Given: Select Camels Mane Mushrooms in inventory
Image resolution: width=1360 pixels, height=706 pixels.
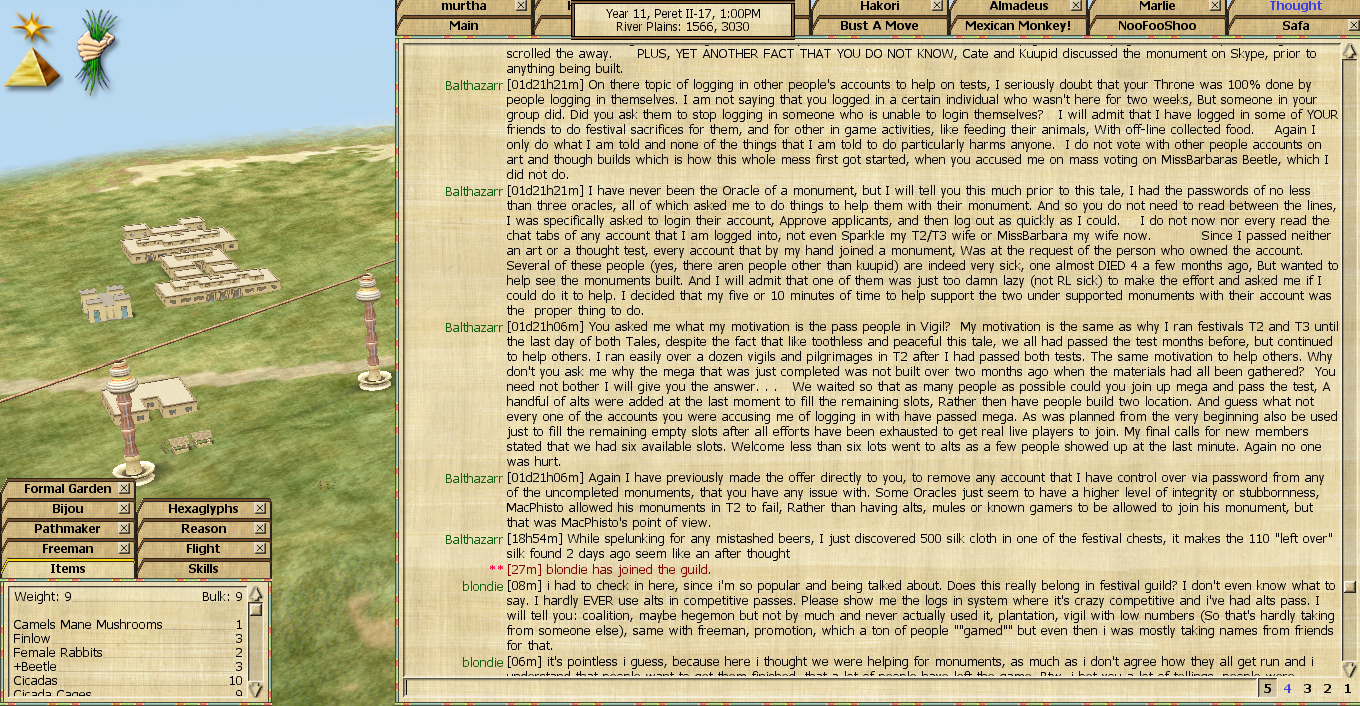Looking at the screenshot, I should click(88, 625).
